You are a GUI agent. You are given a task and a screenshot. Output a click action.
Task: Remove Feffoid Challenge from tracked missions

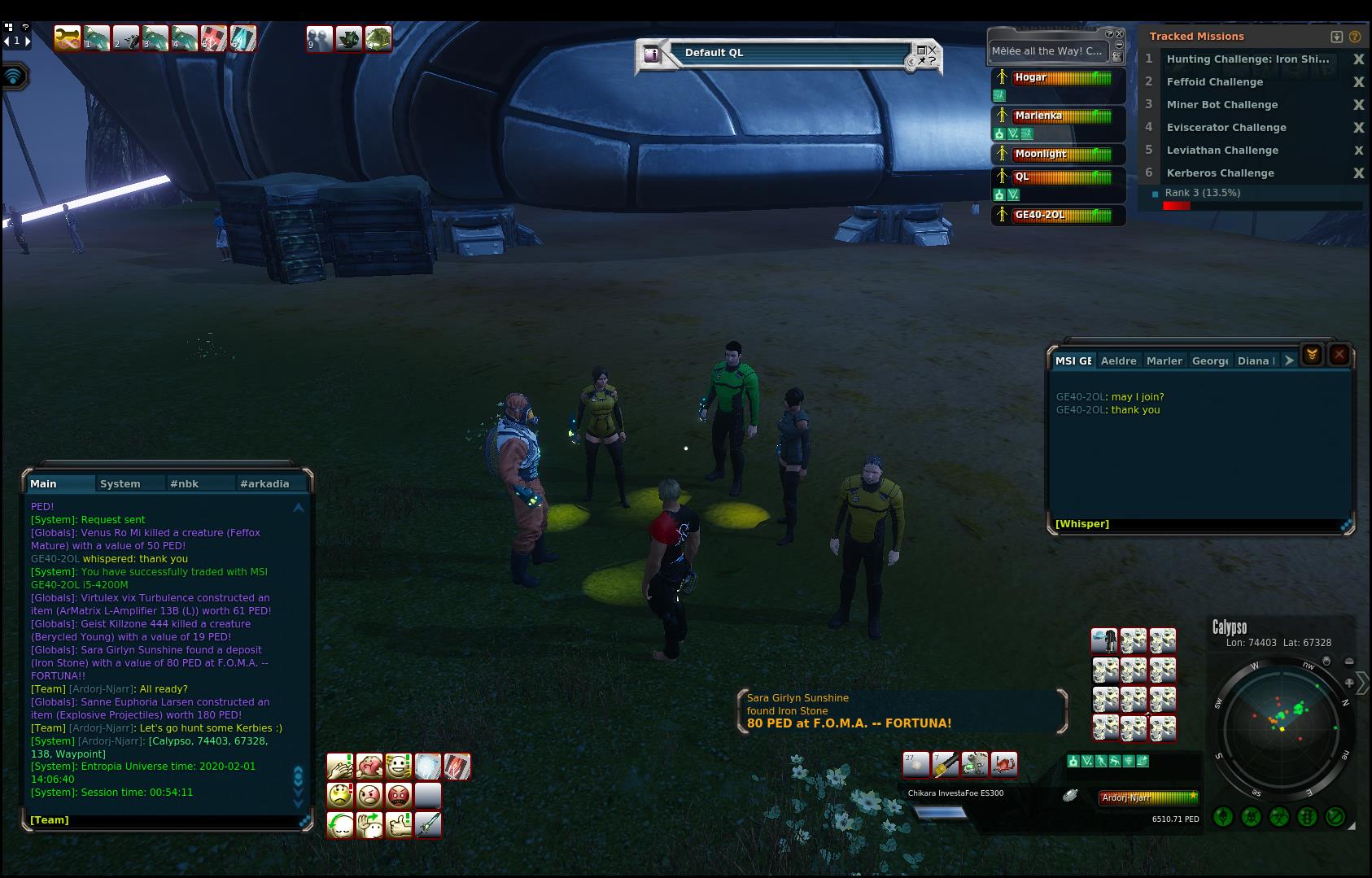[1358, 82]
